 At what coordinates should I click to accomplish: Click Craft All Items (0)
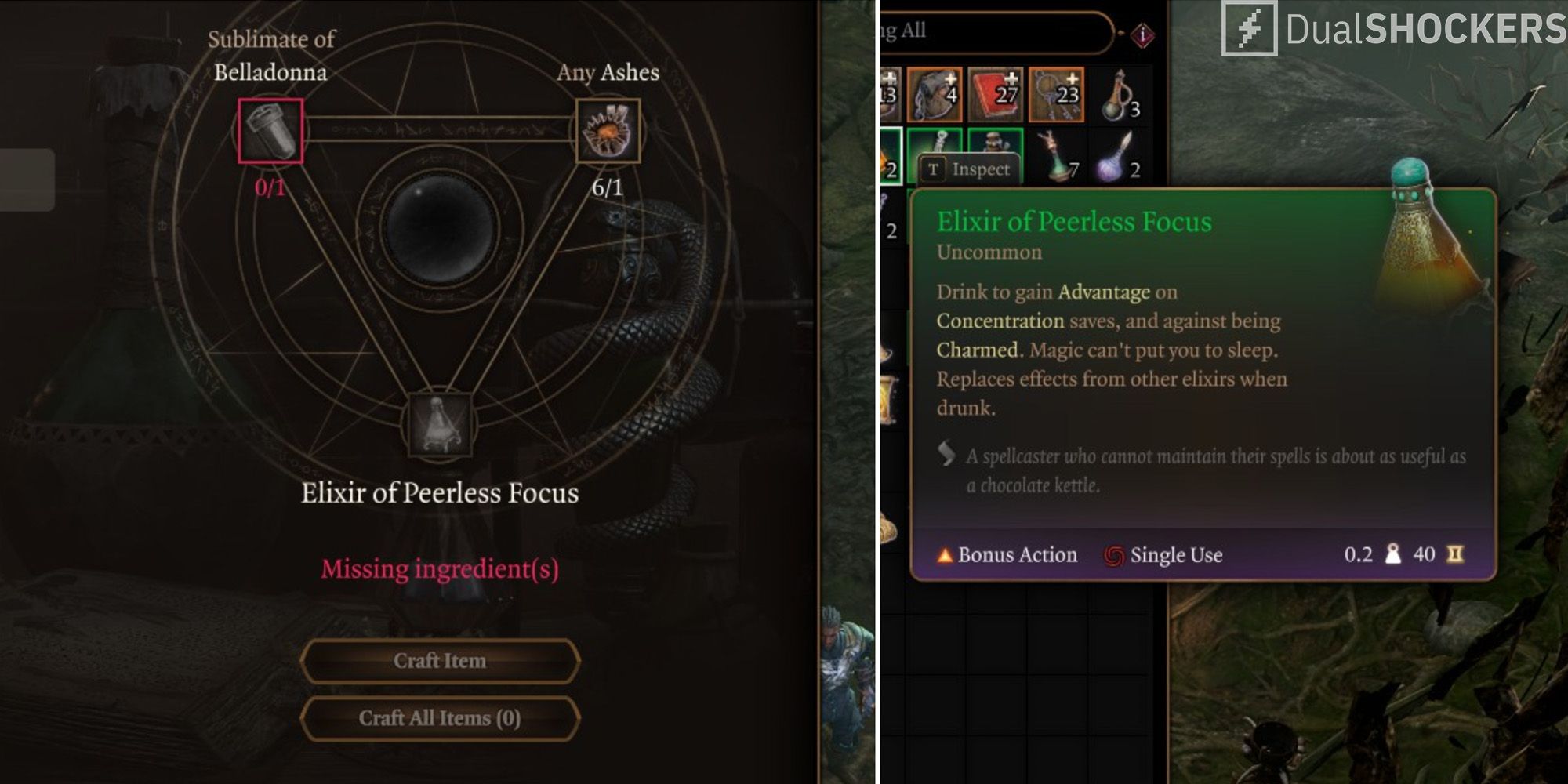point(439,718)
